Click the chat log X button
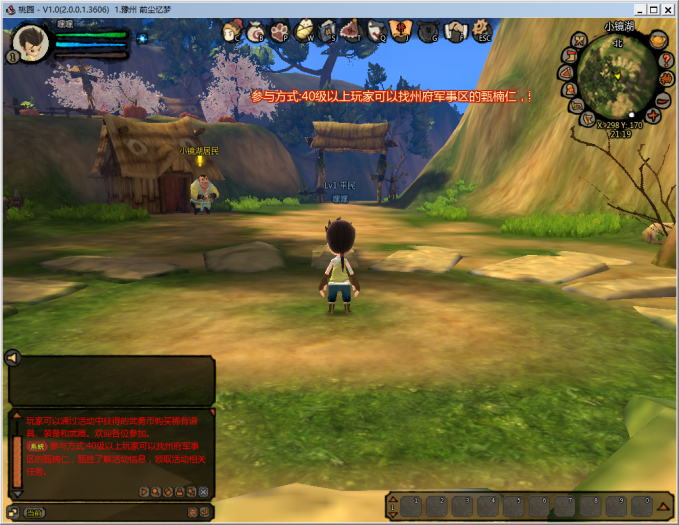Image resolution: width=679 pixels, height=525 pixels. click(x=204, y=492)
